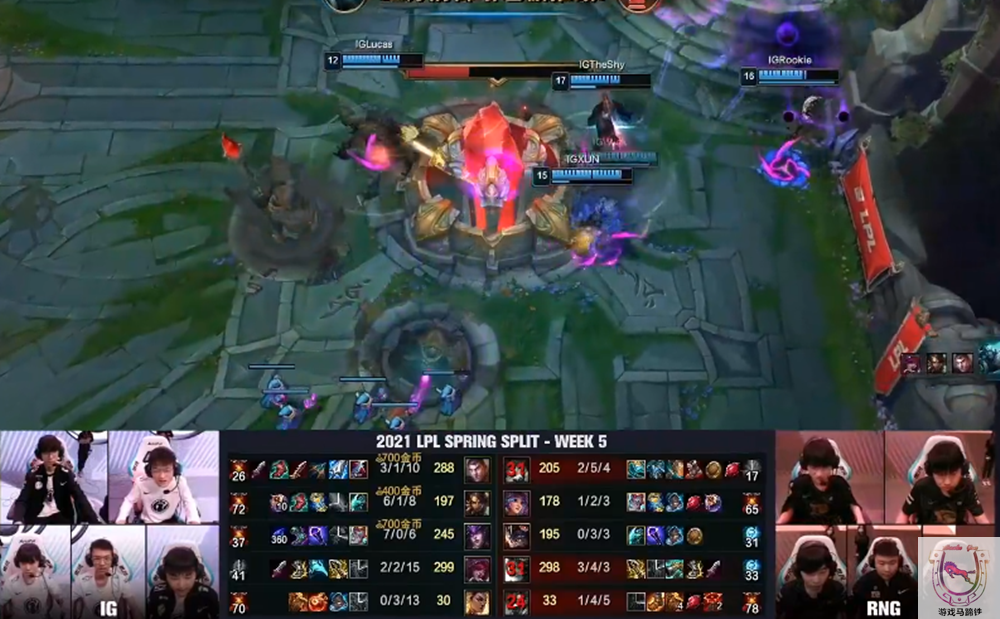Screen dimensions: 1000x619
Task: Choose the RNG cooldown icon showing 78
Action: (x=752, y=601)
